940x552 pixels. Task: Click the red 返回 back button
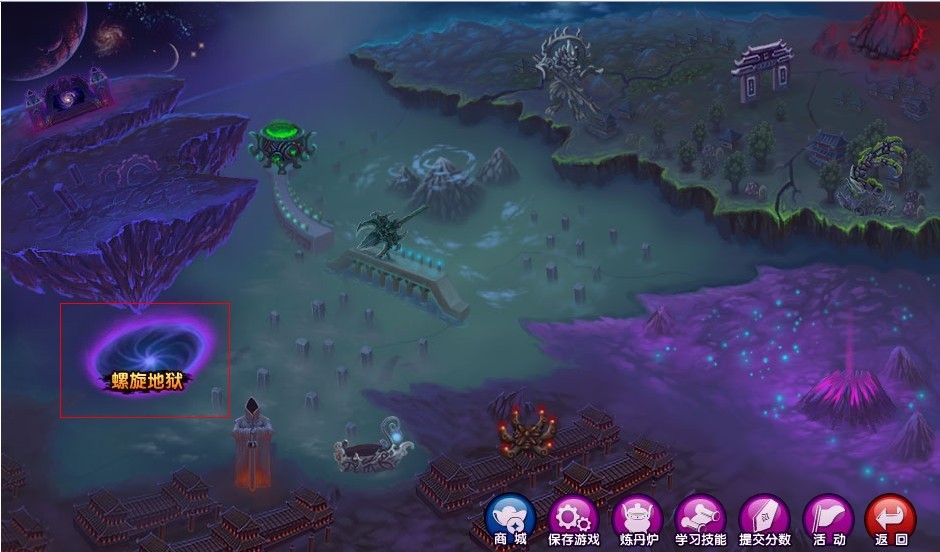(890, 519)
